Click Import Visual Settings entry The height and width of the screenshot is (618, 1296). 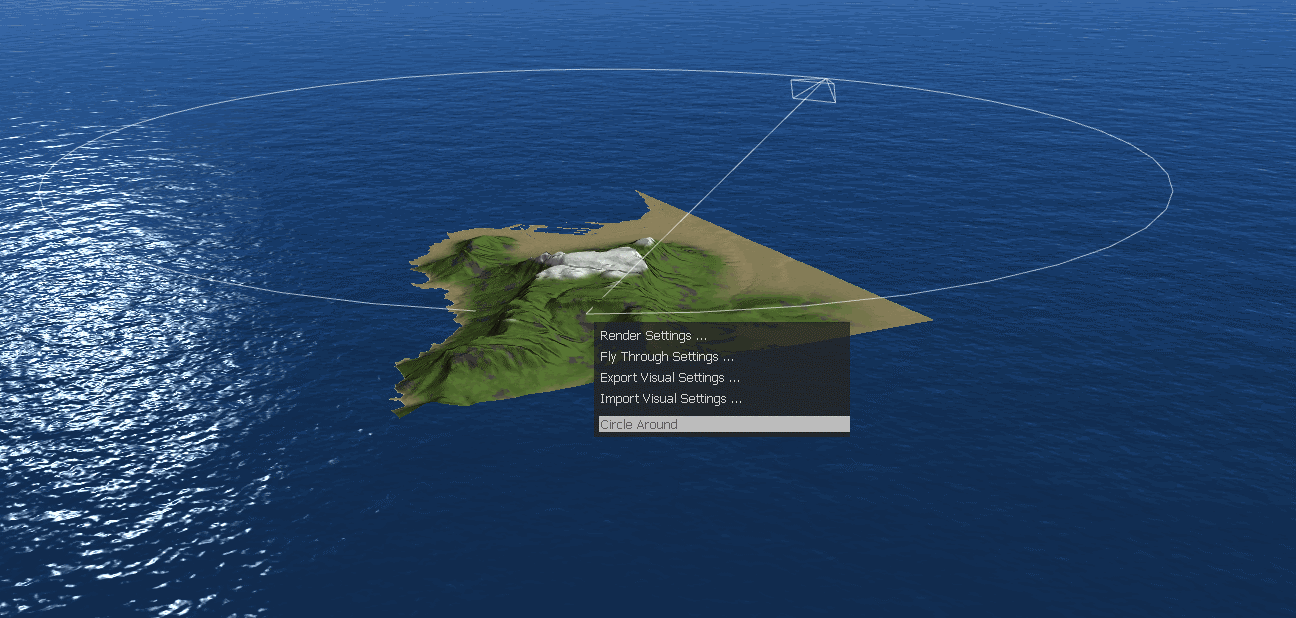(x=670, y=399)
